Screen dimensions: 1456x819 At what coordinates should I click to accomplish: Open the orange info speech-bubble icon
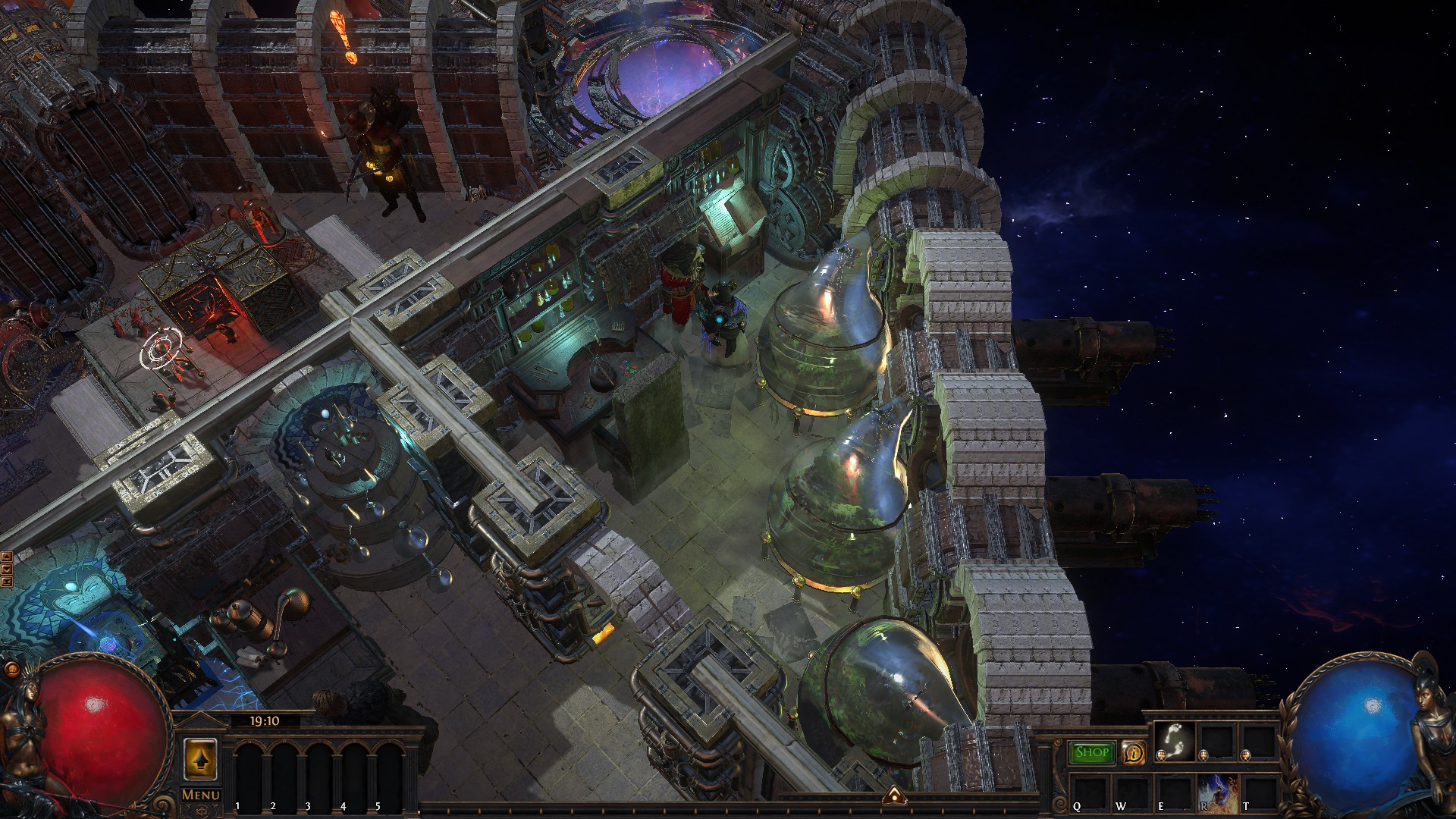point(1133,752)
